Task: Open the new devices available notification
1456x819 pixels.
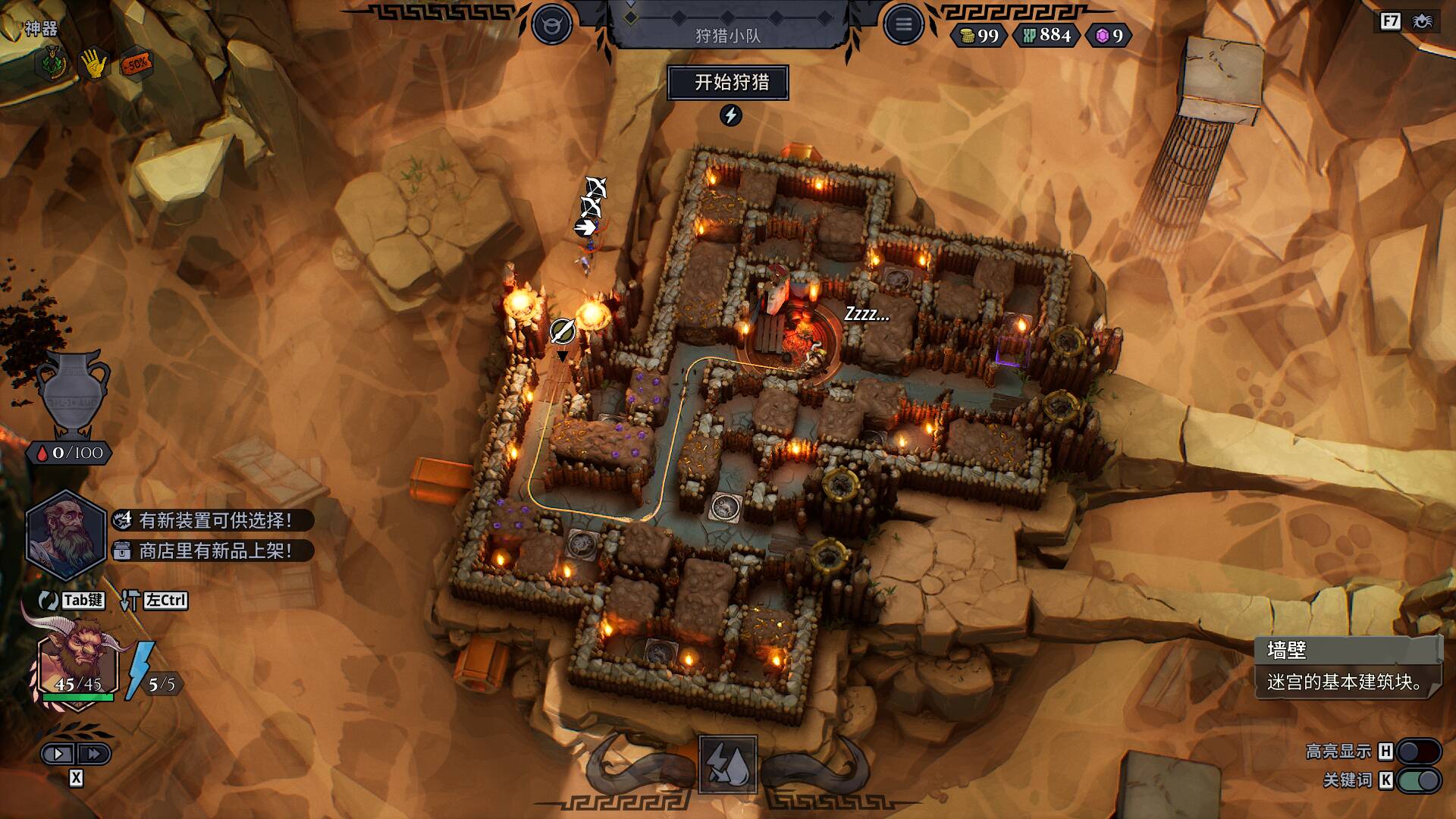Action: [214, 520]
